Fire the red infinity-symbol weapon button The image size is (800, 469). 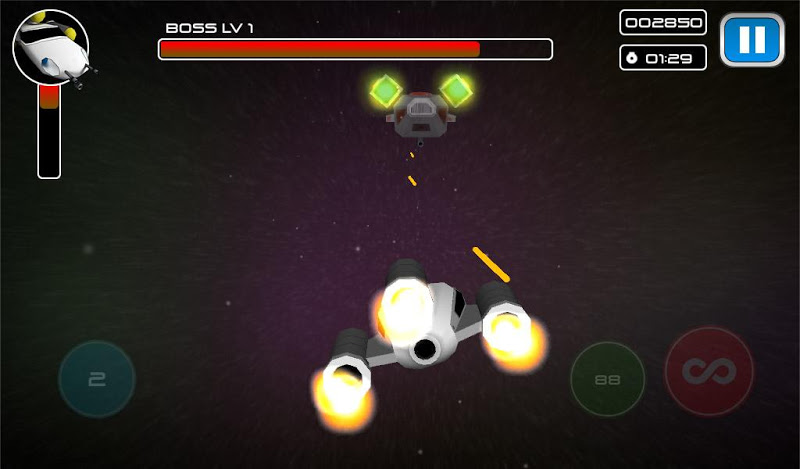(x=709, y=372)
